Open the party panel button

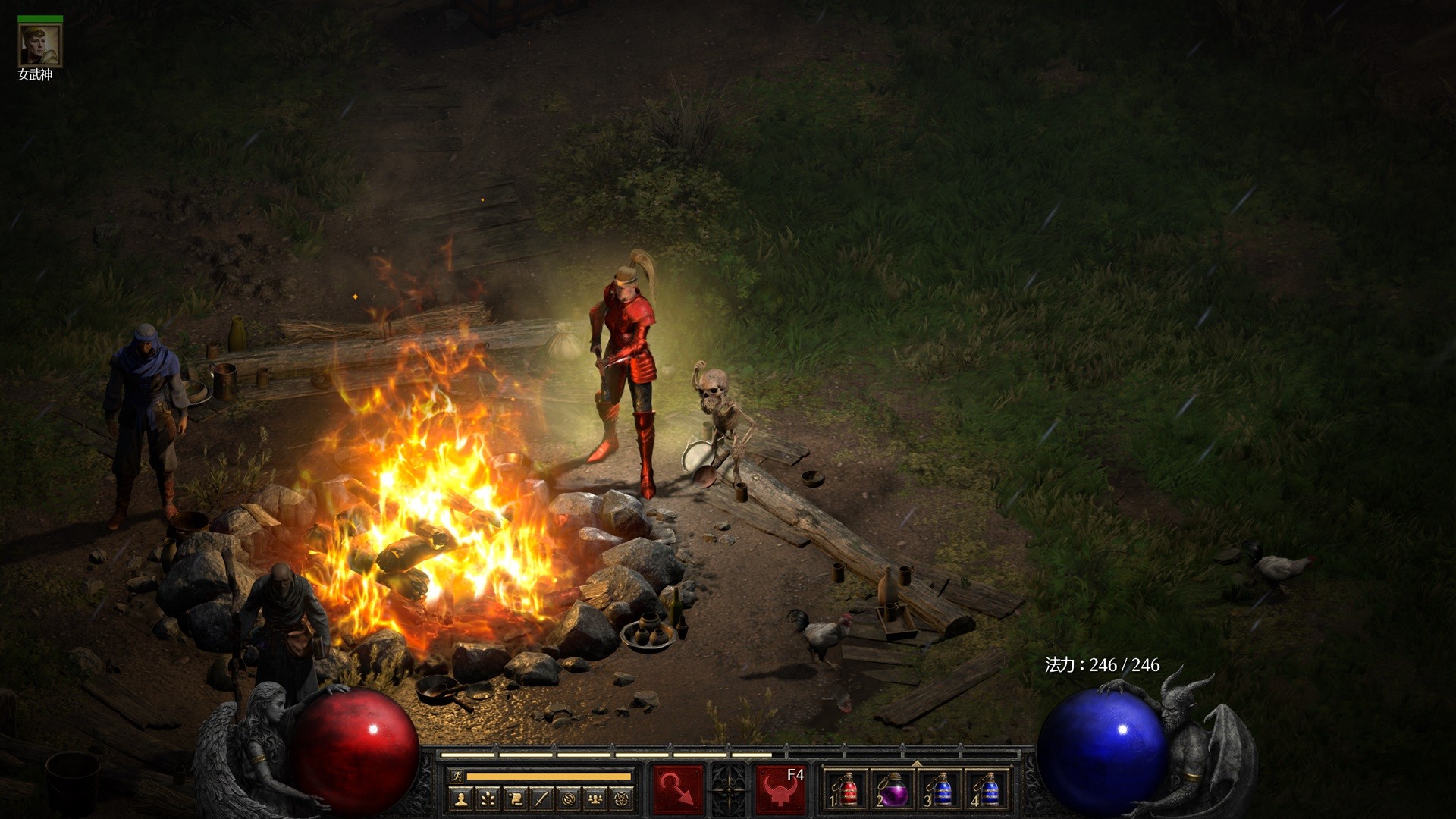click(595, 799)
